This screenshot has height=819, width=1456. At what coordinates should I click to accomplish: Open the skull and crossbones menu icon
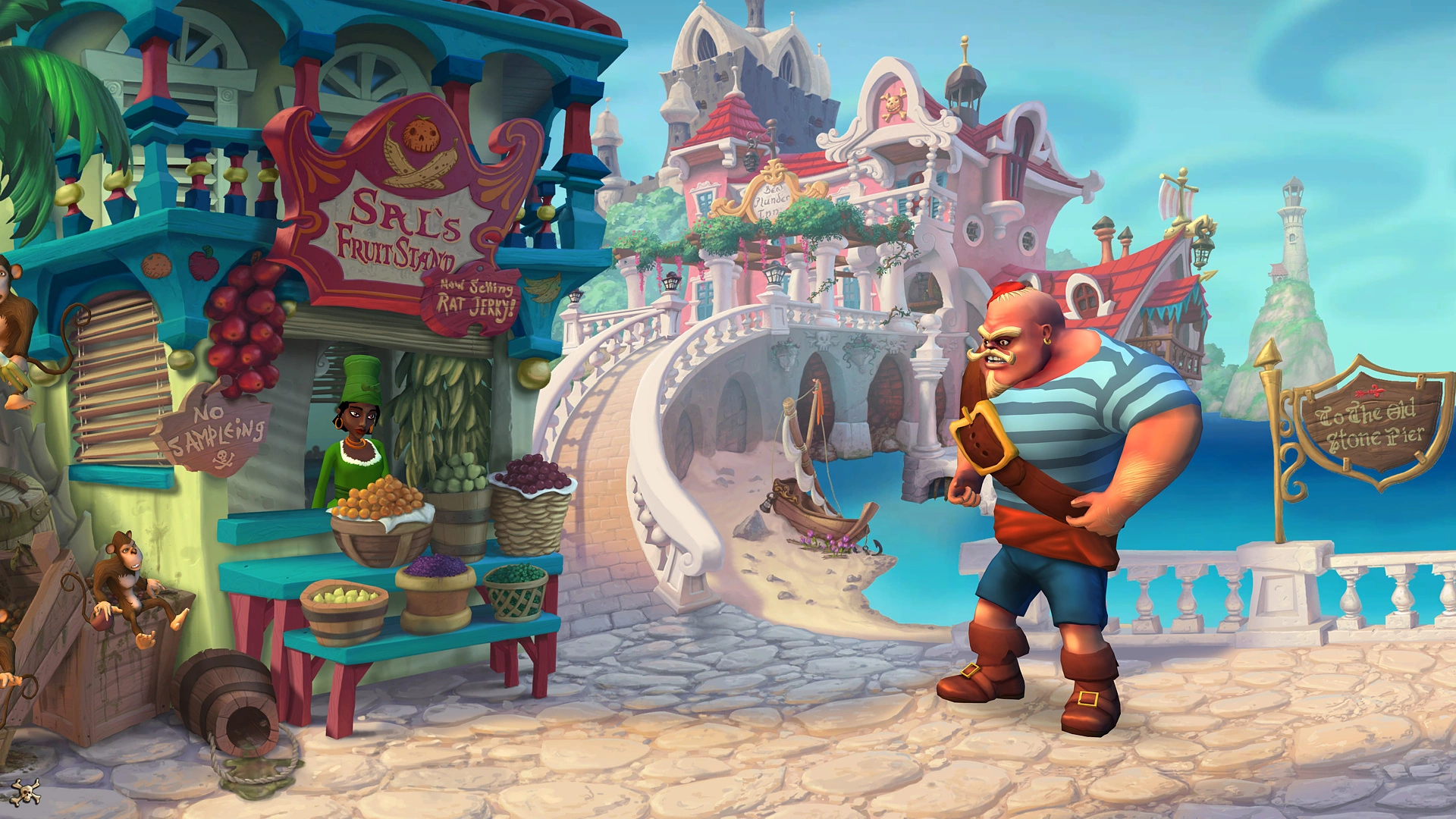point(27,792)
